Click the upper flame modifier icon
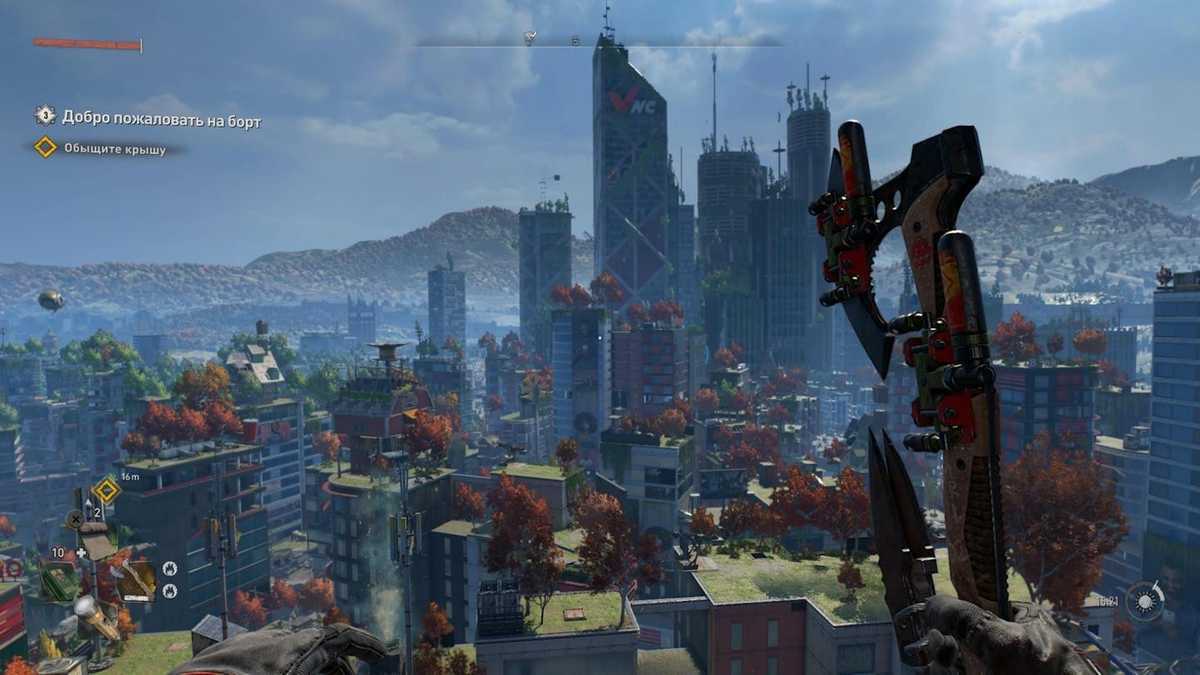 click(169, 567)
